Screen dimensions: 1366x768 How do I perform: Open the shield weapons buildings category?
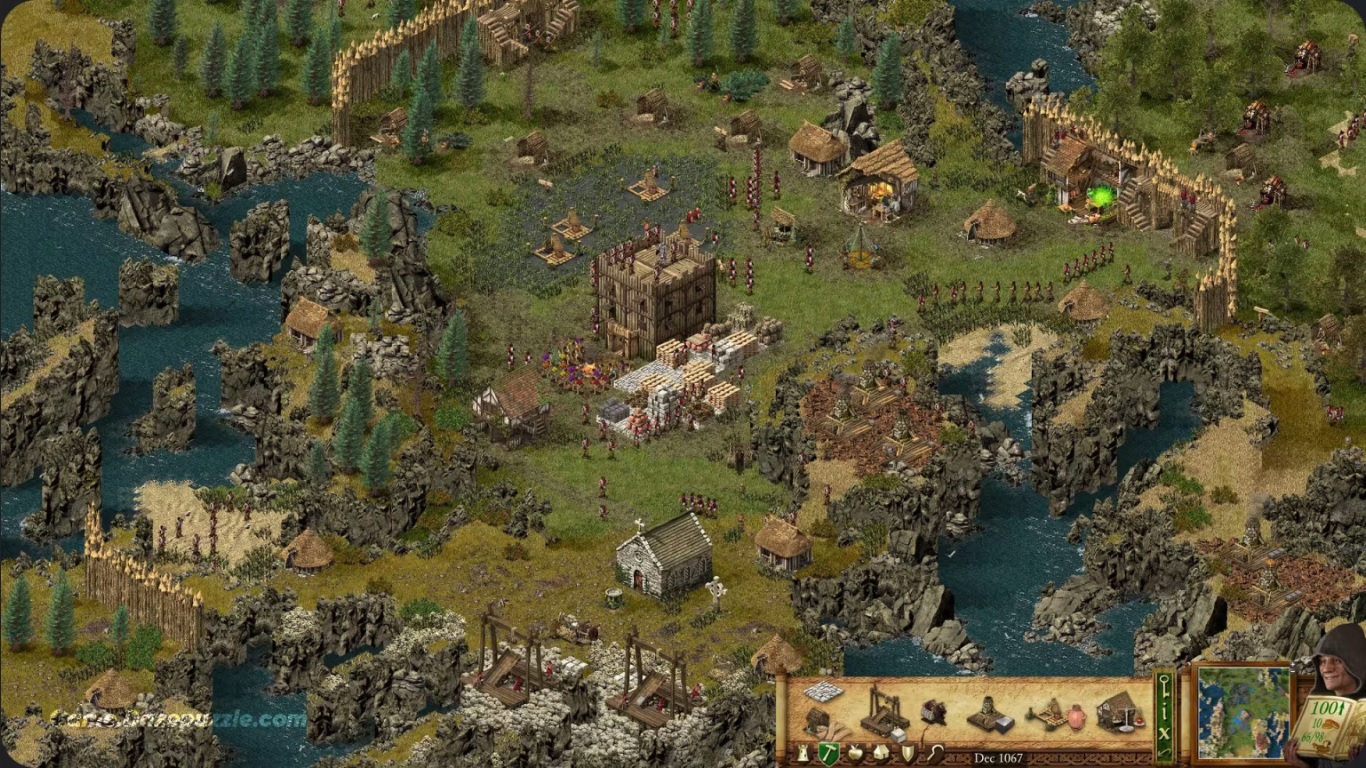(907, 753)
